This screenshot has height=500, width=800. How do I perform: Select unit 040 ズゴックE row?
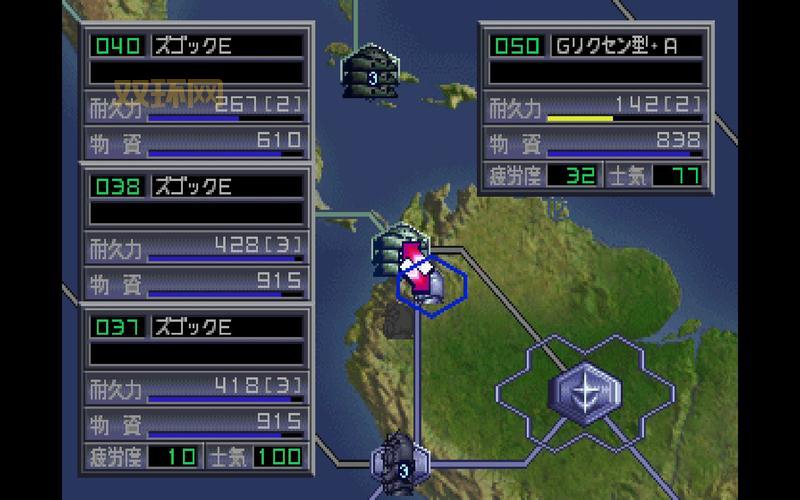pos(196,46)
